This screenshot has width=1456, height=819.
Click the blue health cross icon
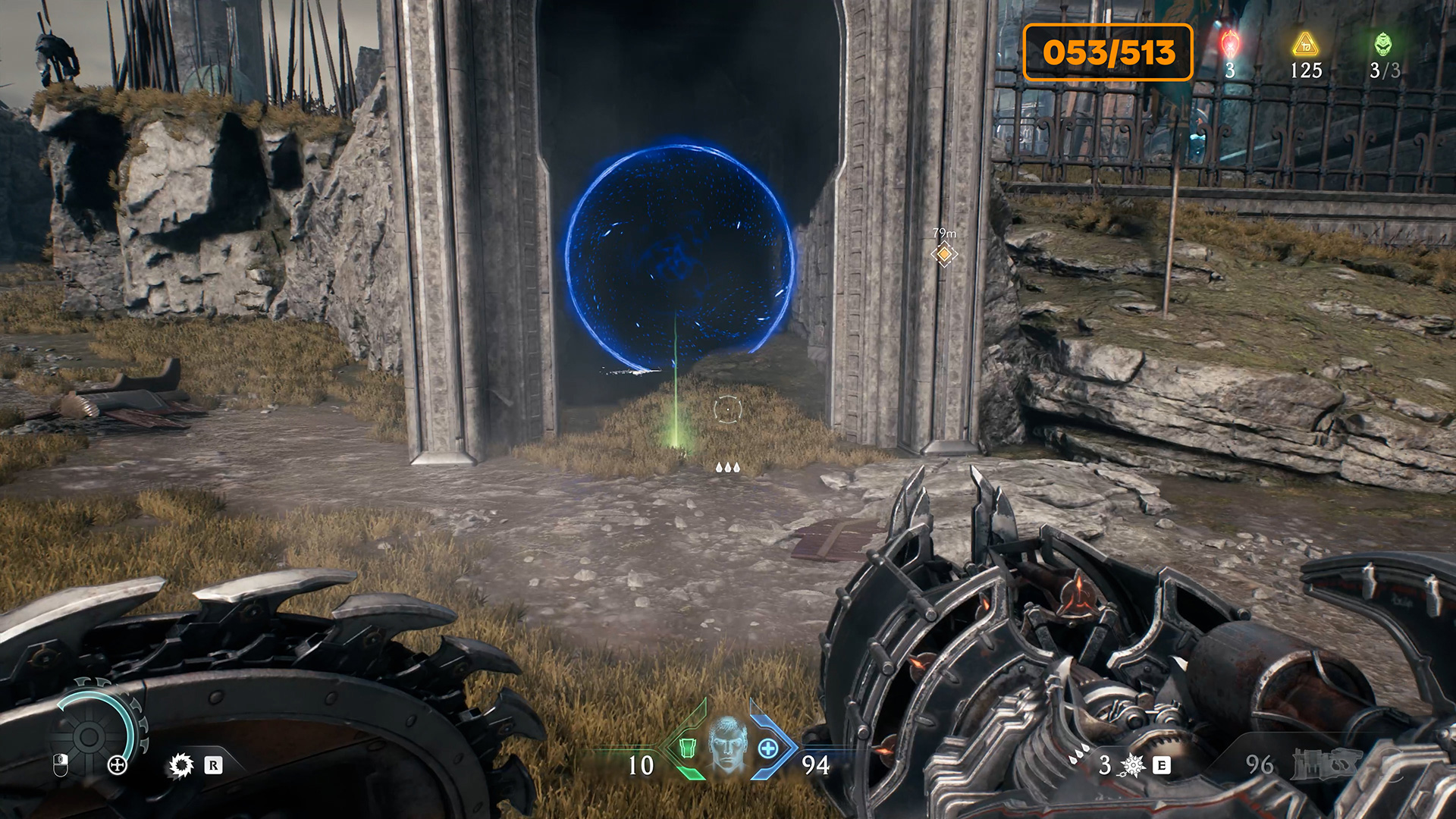(768, 749)
